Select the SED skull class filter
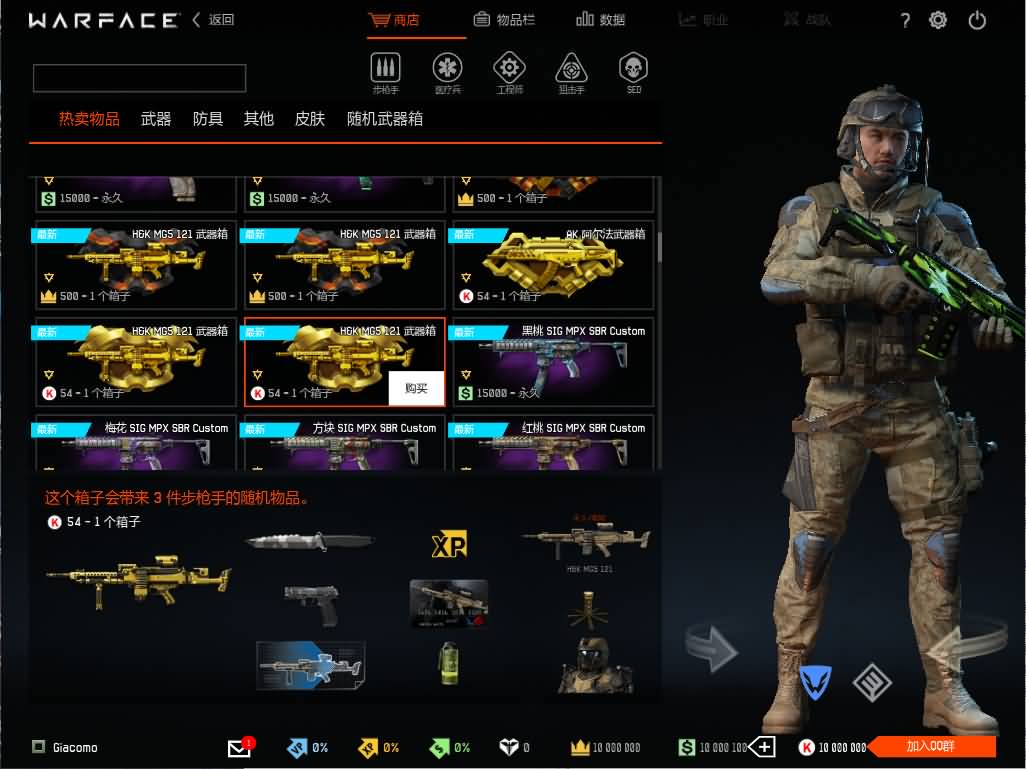Image resolution: width=1026 pixels, height=769 pixels. [x=633, y=72]
